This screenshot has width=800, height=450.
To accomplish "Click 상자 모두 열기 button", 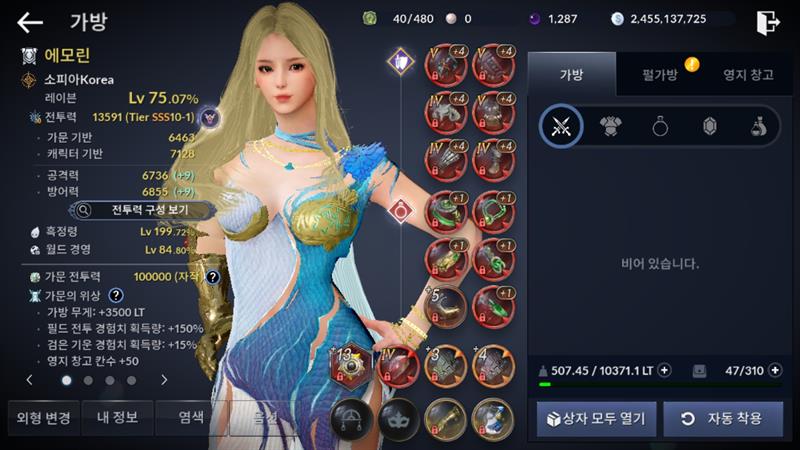I will coord(596,418).
